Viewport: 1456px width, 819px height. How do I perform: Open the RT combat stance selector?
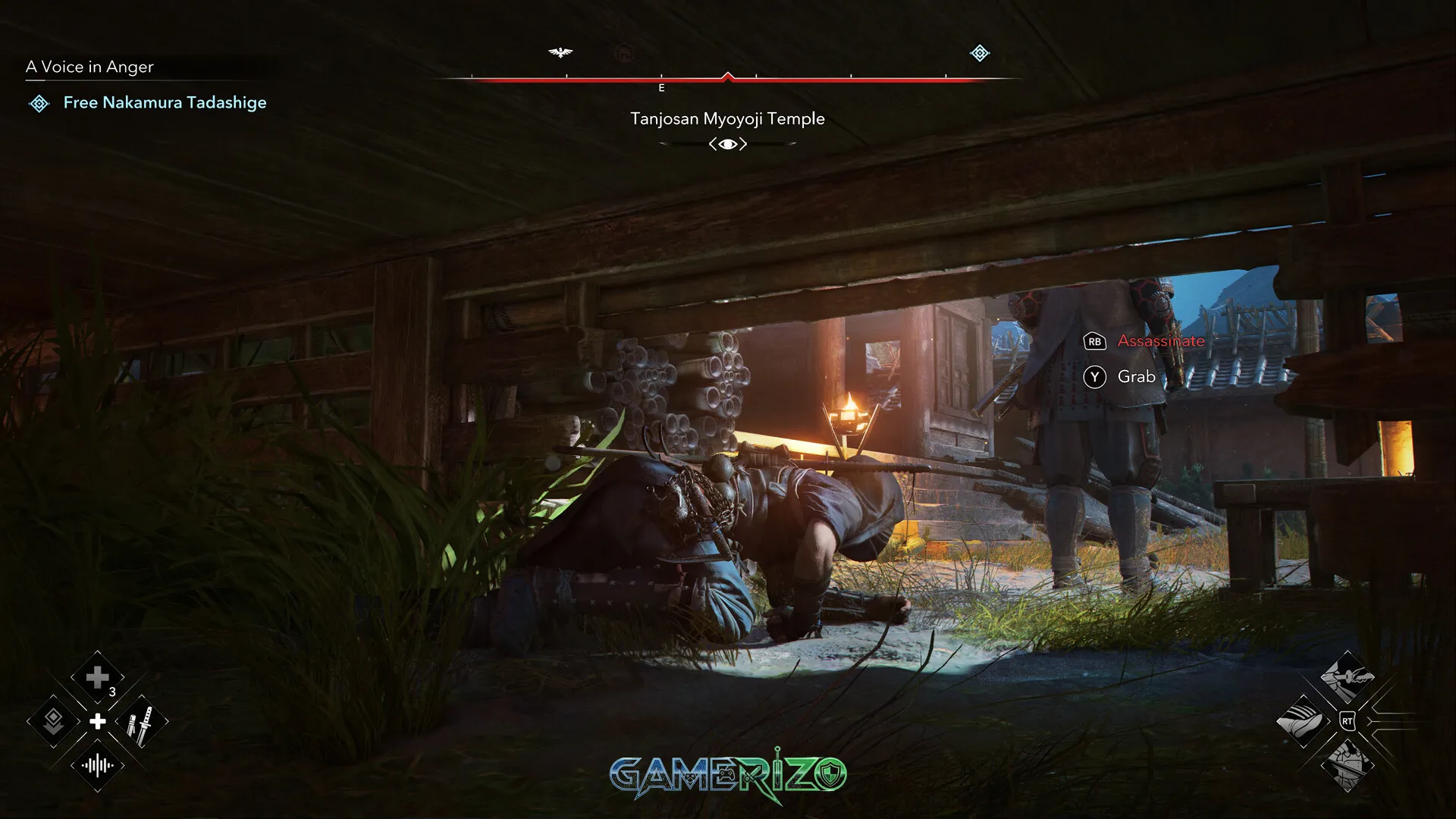(1348, 721)
